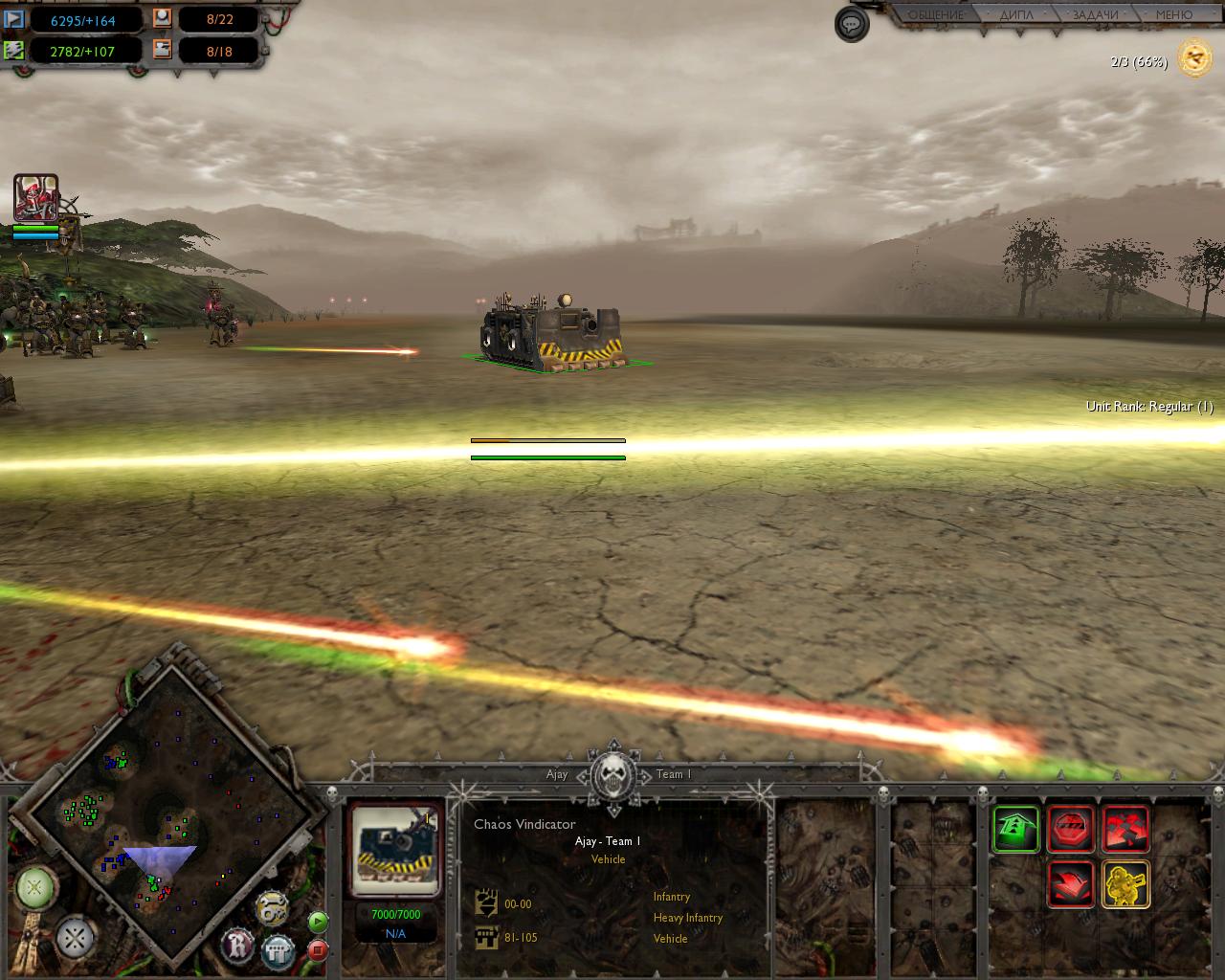Activate the red crossed arrows attack-move command

pos(1126,829)
